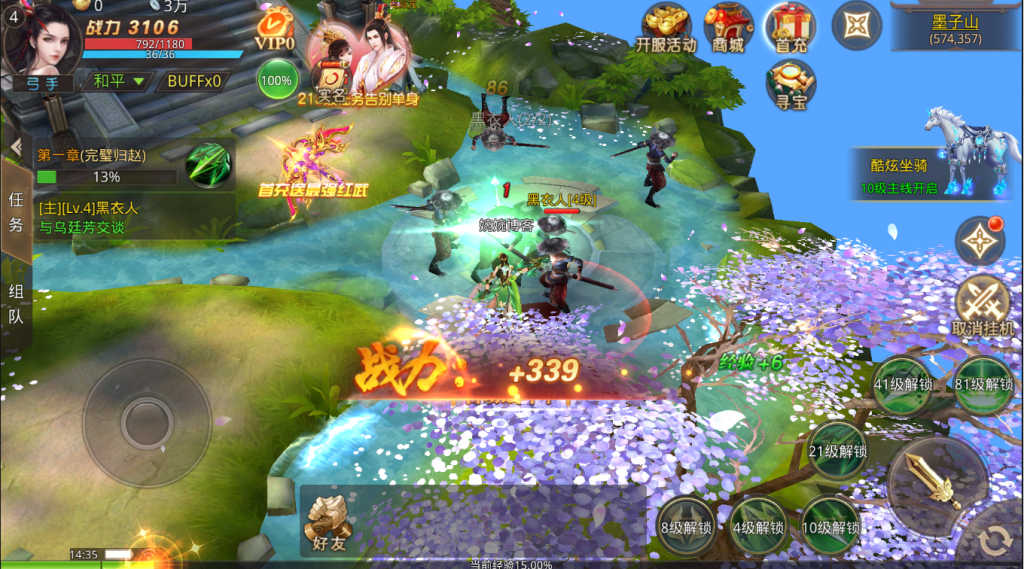Switch to the 任务 quest tab
Screen dimensions: 1024x569
16,211
